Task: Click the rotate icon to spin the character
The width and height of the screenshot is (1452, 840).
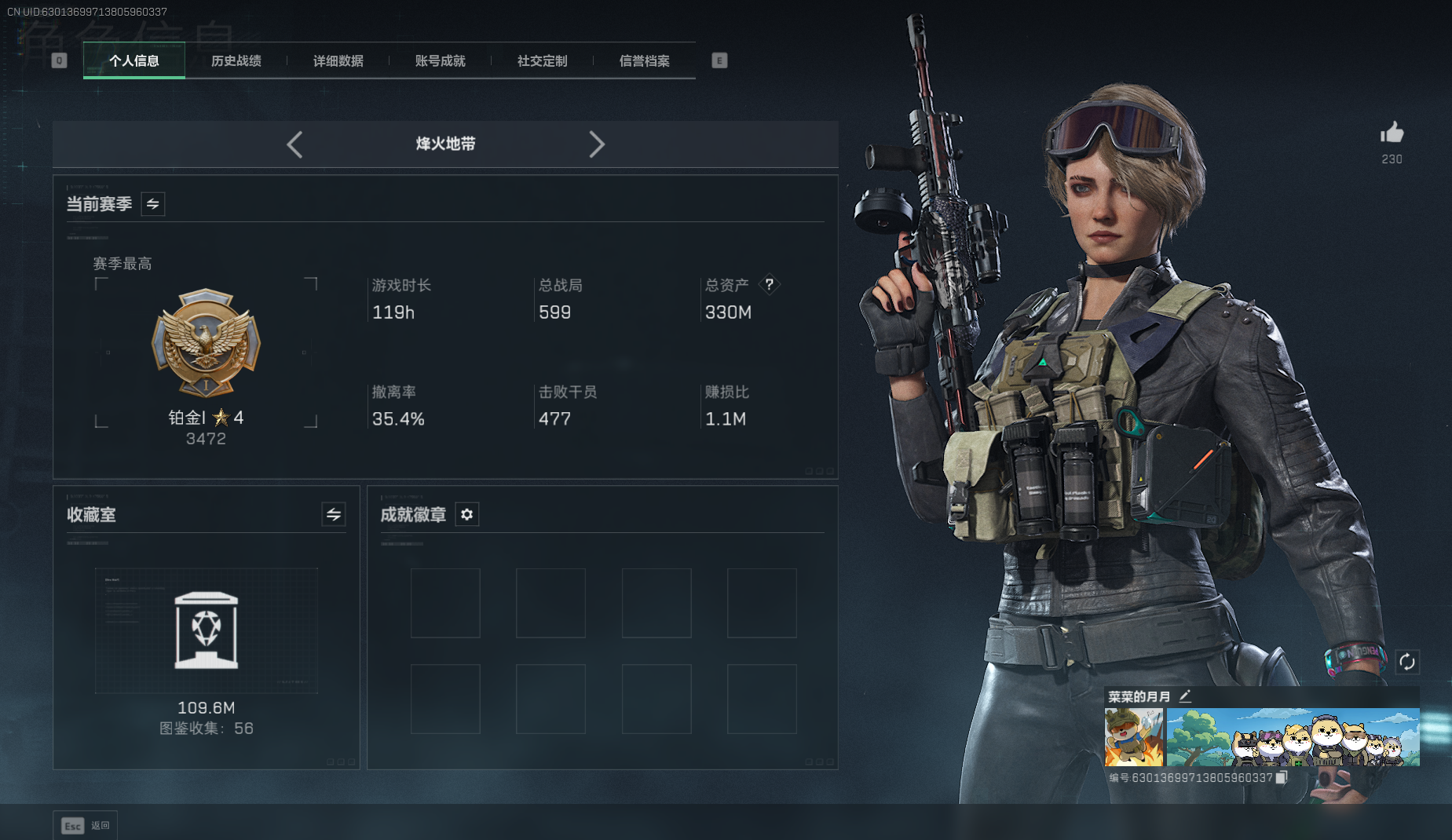Action: (1408, 662)
